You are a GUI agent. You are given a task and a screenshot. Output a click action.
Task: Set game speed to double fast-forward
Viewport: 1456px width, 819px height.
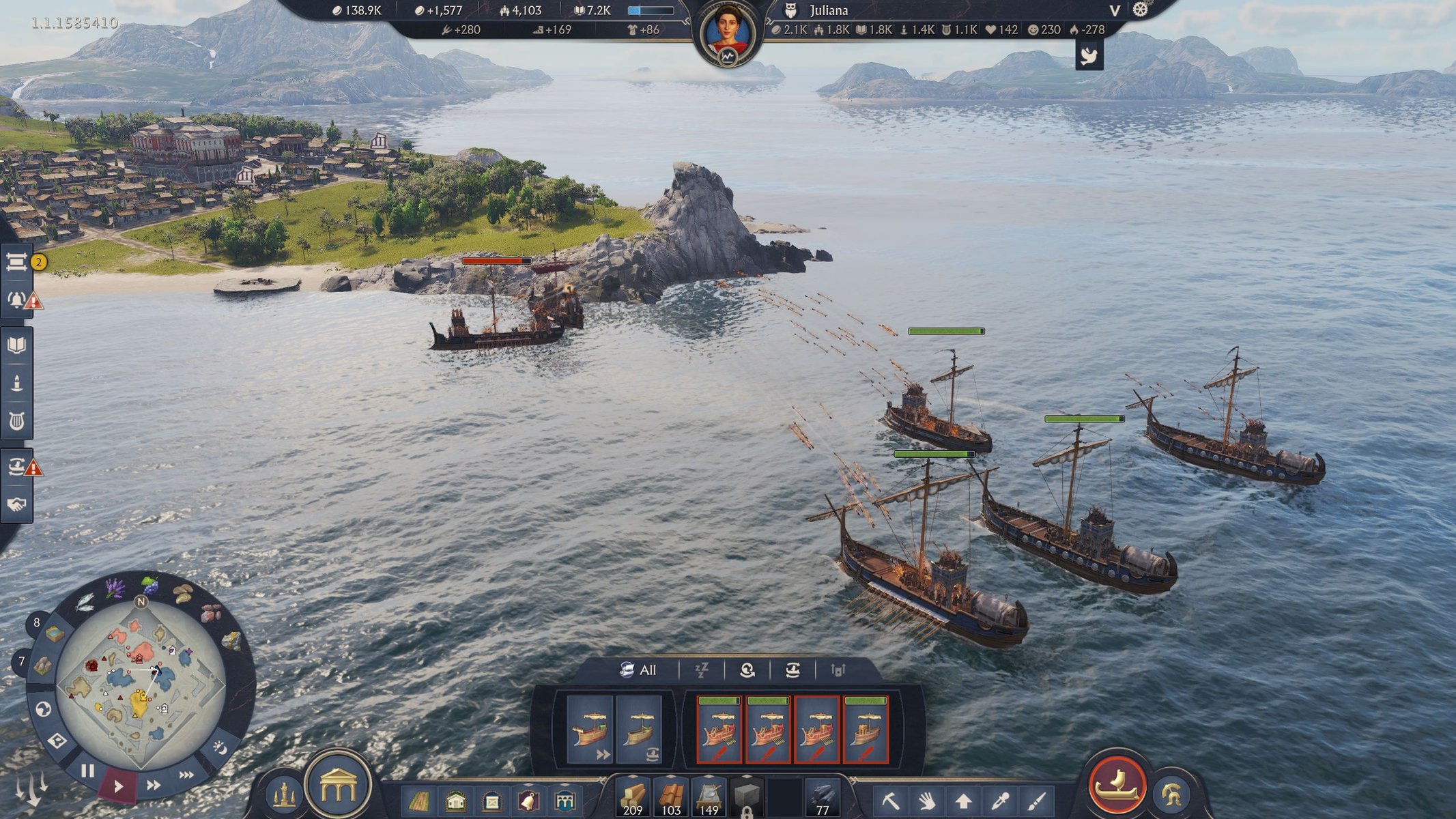coord(154,786)
